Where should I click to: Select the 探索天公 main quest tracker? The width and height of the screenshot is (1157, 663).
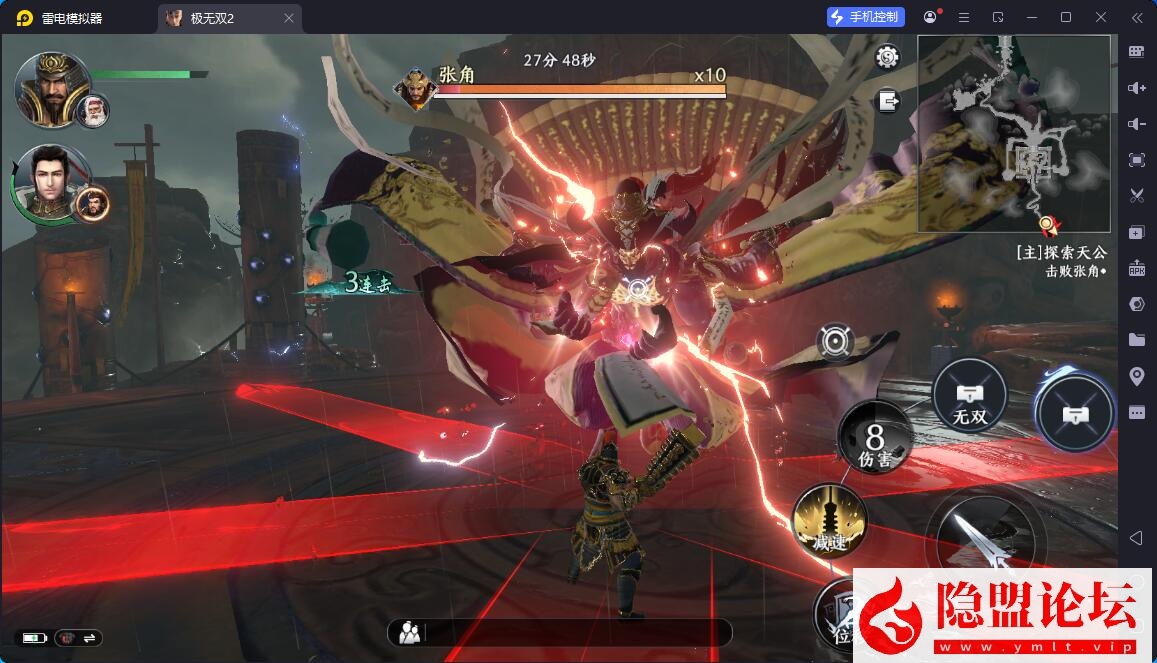coord(1060,253)
